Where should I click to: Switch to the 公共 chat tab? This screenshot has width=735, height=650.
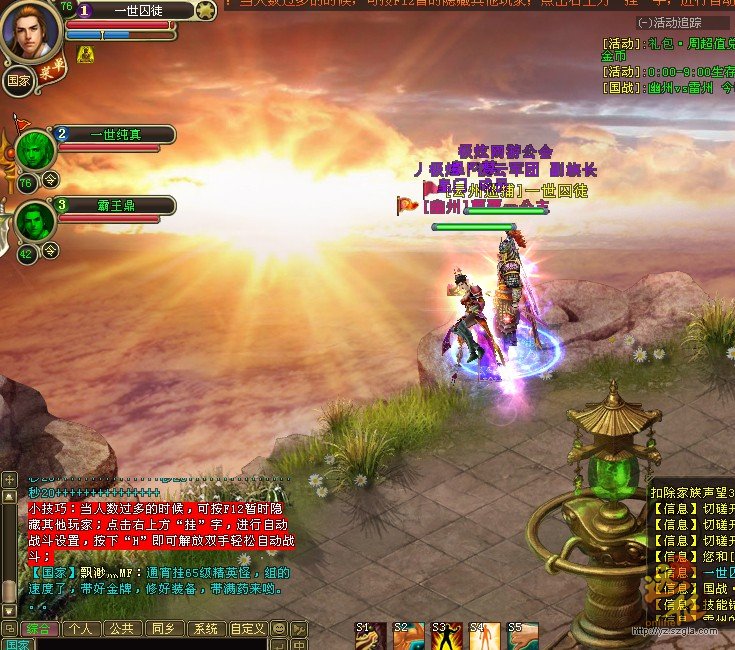click(122, 629)
